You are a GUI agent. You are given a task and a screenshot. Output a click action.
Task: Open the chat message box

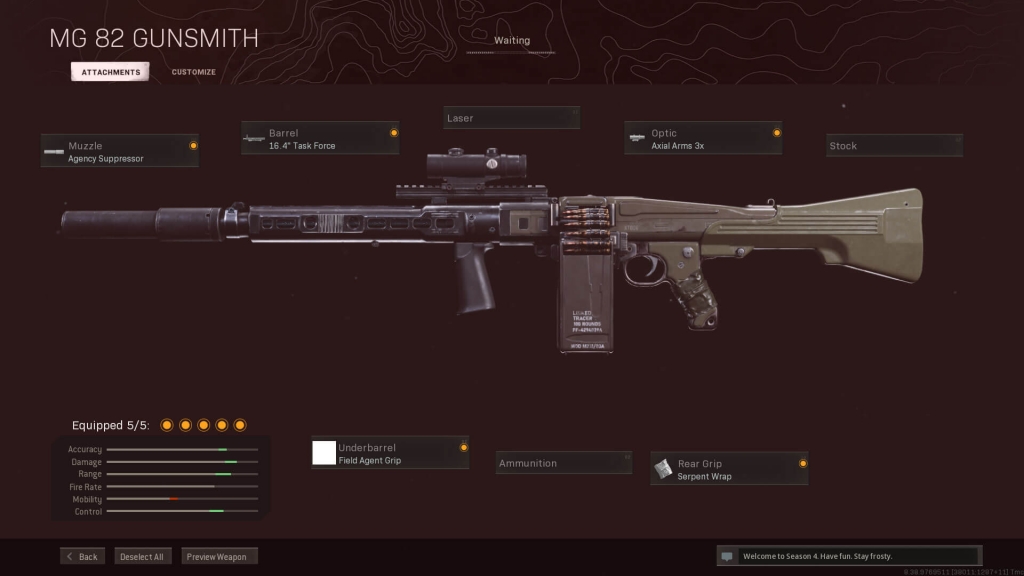848,556
